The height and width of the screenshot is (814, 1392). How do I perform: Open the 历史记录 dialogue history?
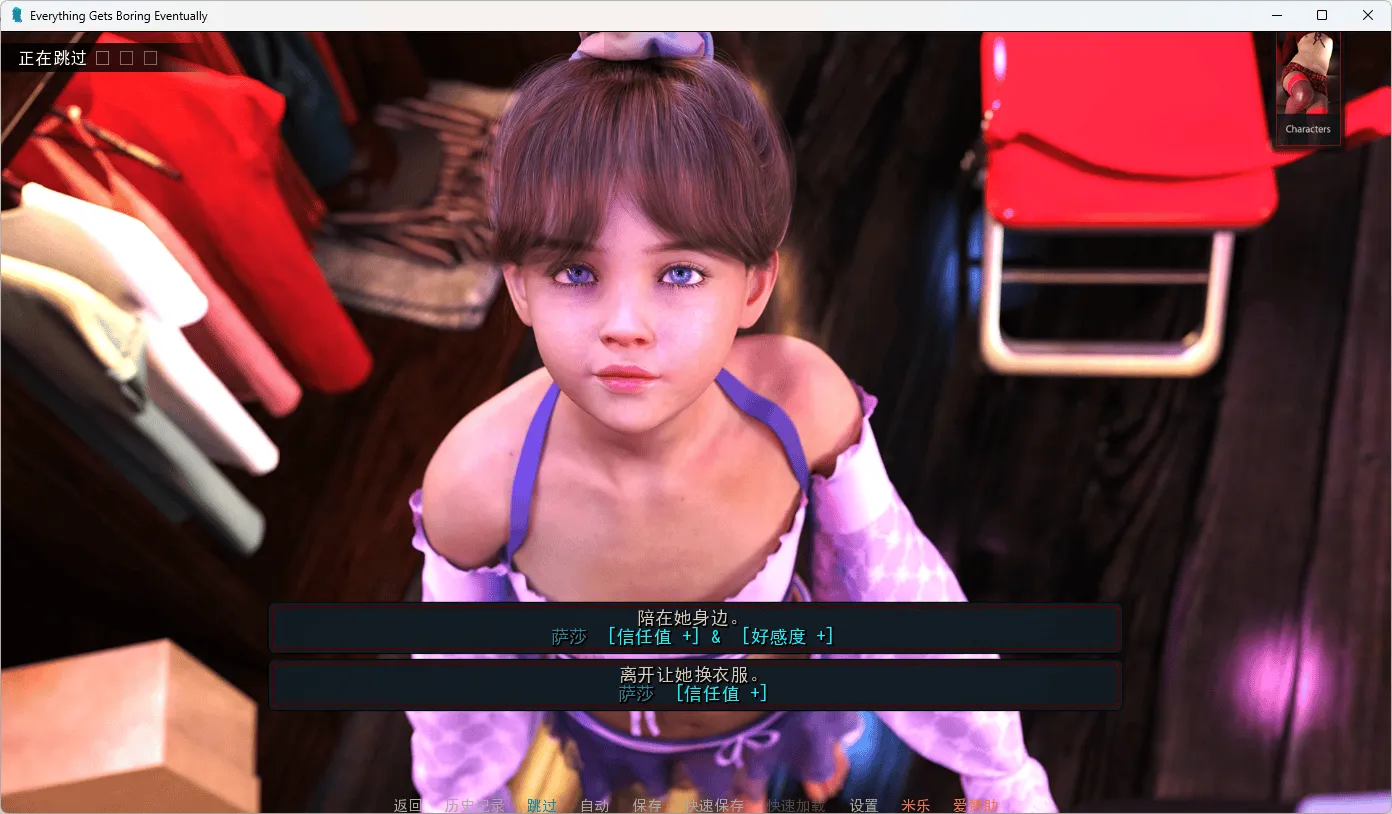pos(476,804)
